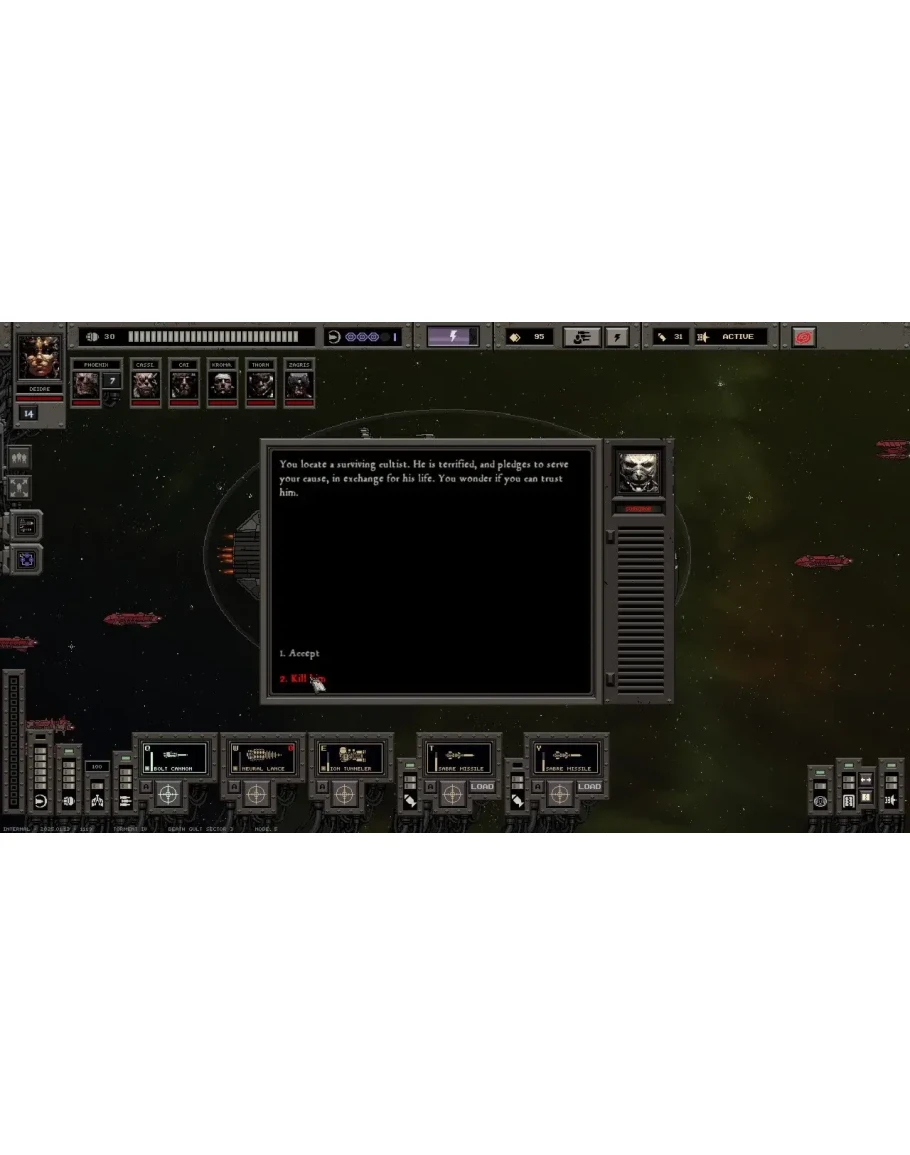Select crew member Zagris portrait
Image resolution: width=910 pixels, height=1155 pixels.
point(299,385)
